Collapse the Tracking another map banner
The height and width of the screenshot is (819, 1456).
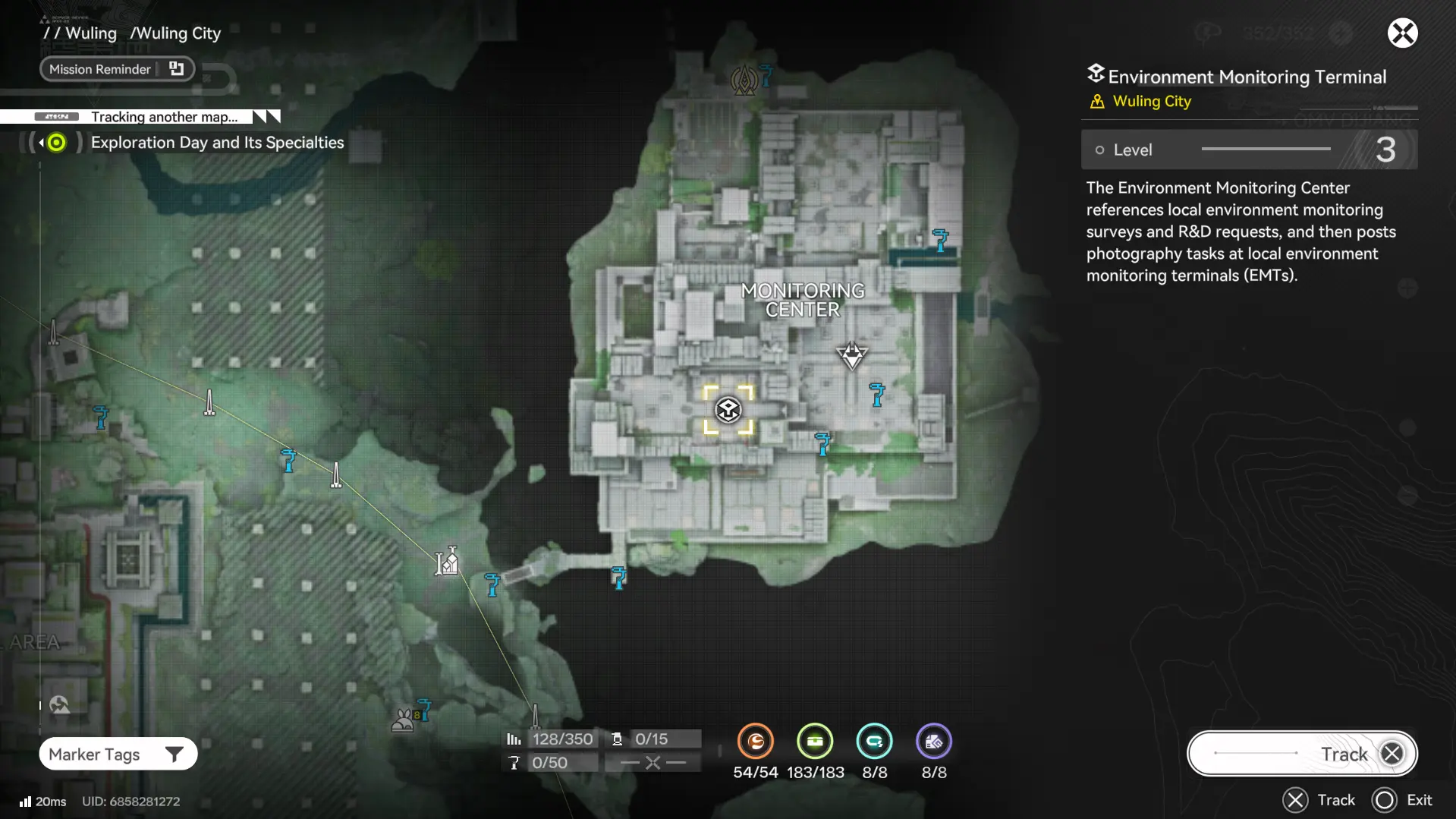[x=266, y=117]
